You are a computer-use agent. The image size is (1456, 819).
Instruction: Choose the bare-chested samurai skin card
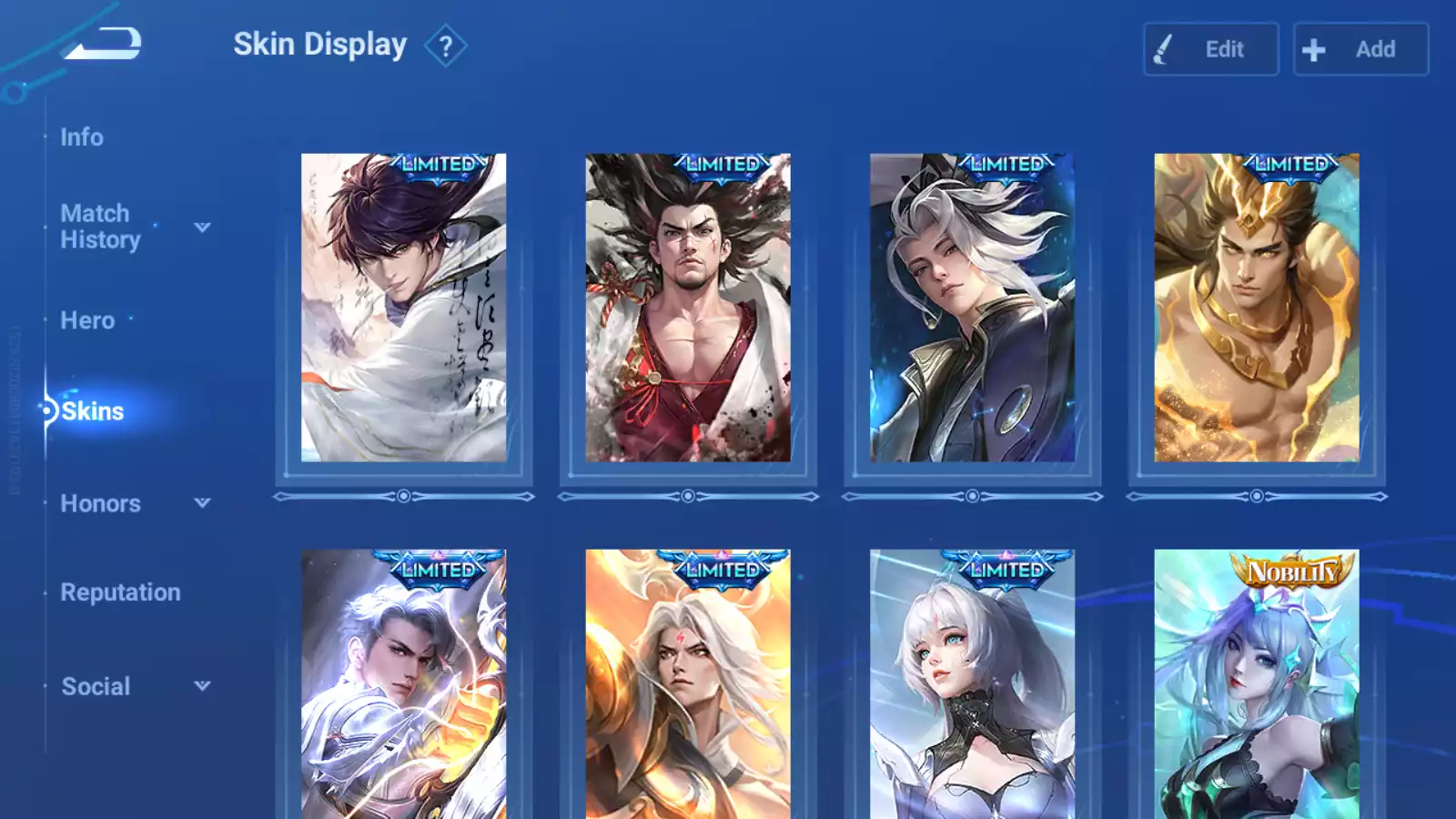pyautogui.click(x=688, y=308)
